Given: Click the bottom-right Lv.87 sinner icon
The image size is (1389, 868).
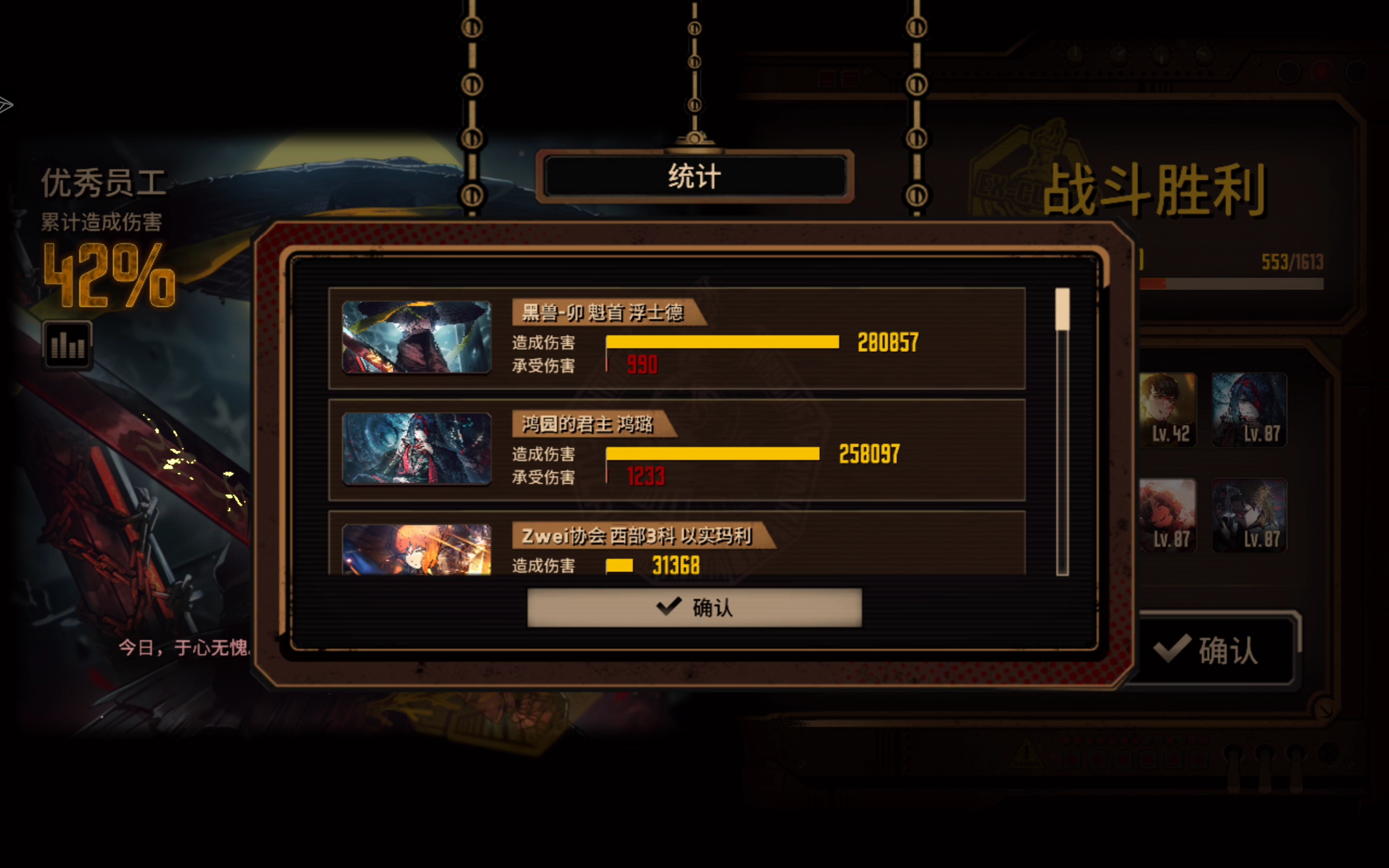Looking at the screenshot, I should click(x=1250, y=515).
